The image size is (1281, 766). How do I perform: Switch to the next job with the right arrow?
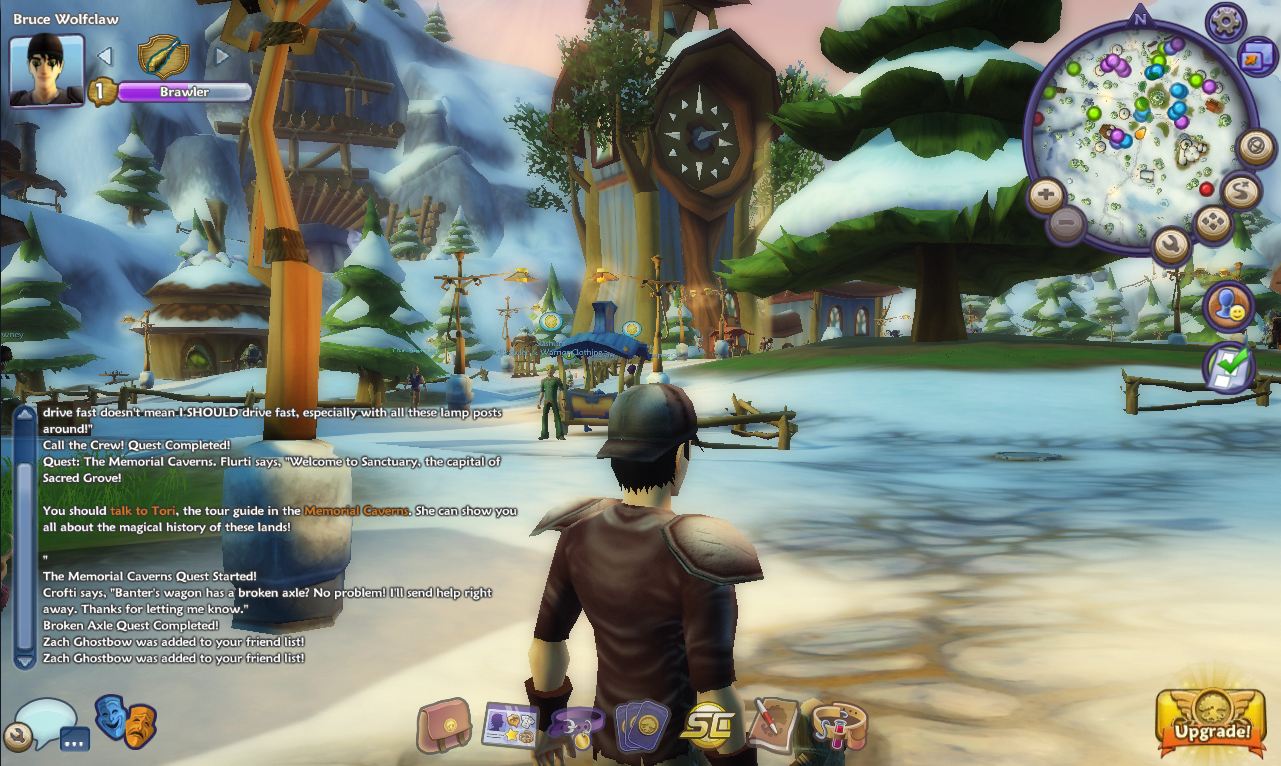tap(222, 56)
